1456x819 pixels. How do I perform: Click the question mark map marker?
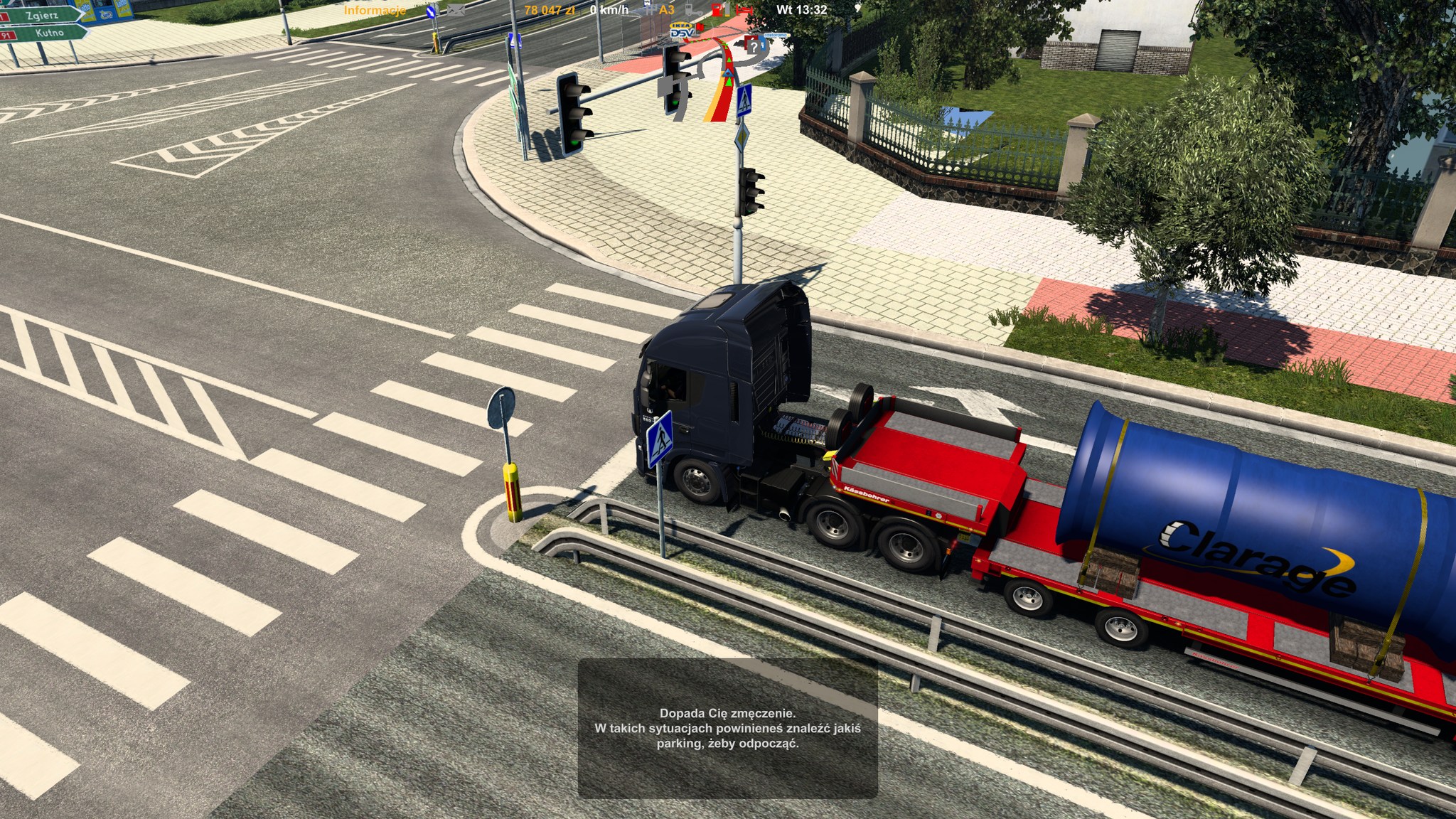click(x=754, y=47)
